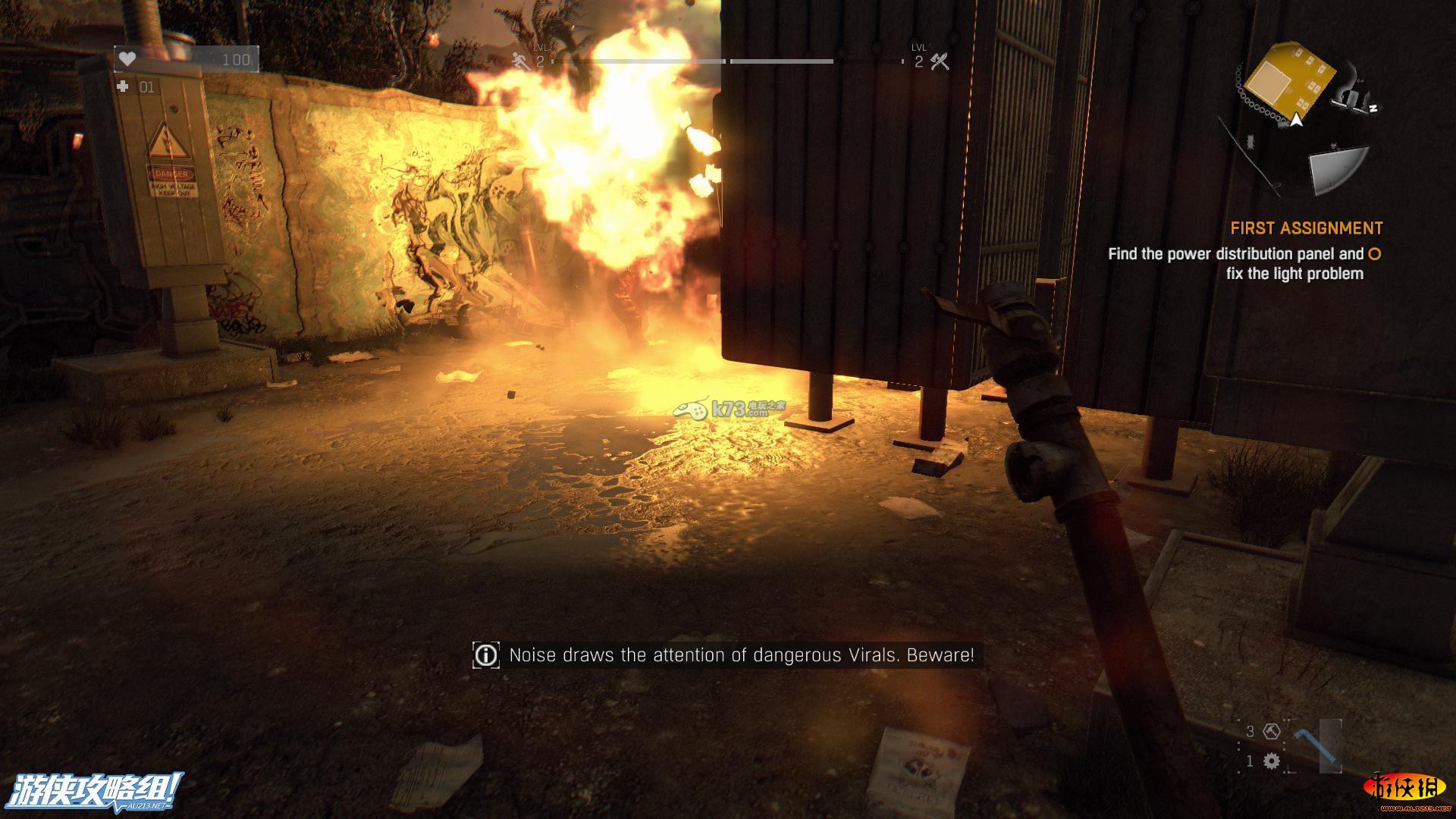Click the medkit cross icon
The width and height of the screenshot is (1456, 819).
pos(123,87)
